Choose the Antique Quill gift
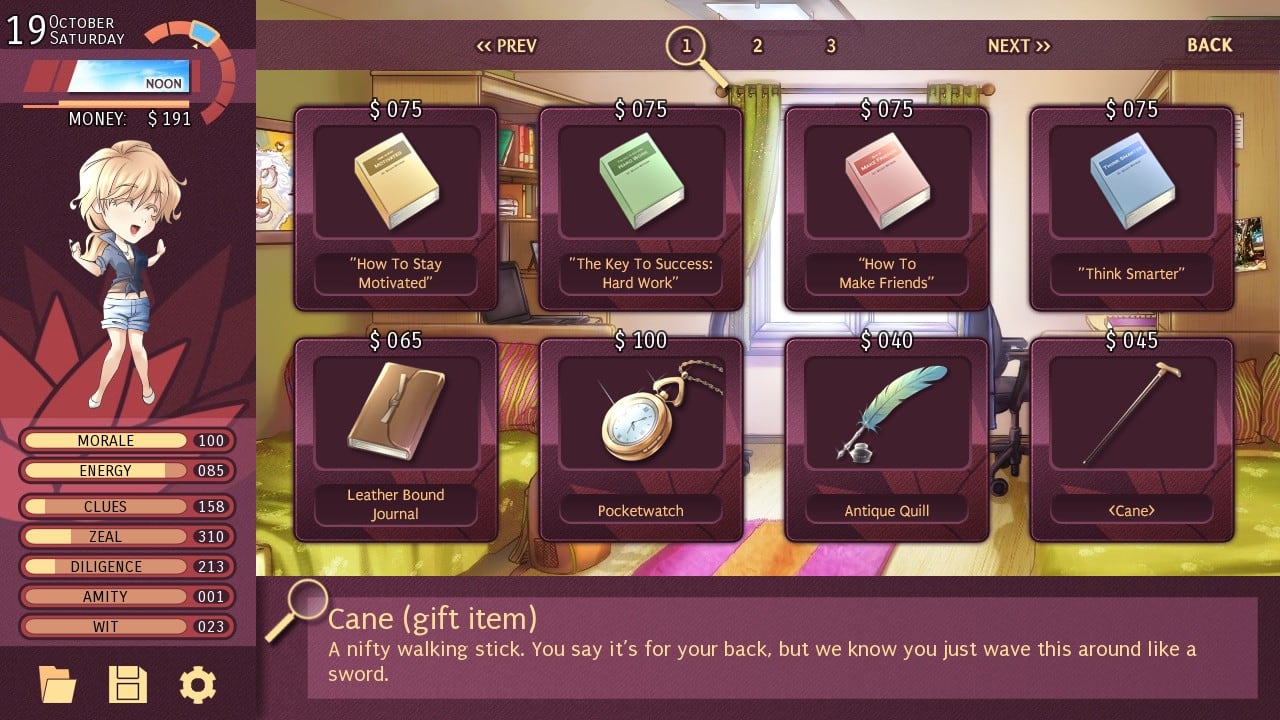The height and width of the screenshot is (720, 1280). 887,439
